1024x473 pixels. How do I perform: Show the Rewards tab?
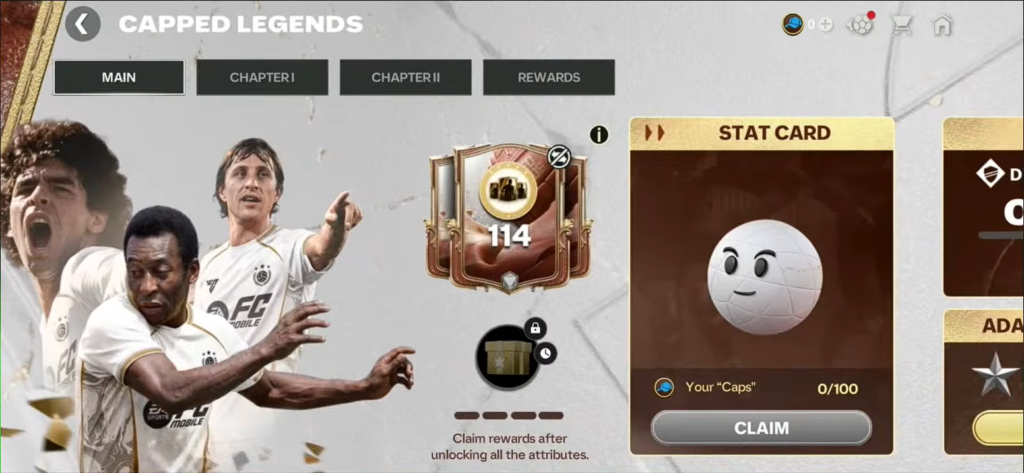pyautogui.click(x=548, y=77)
